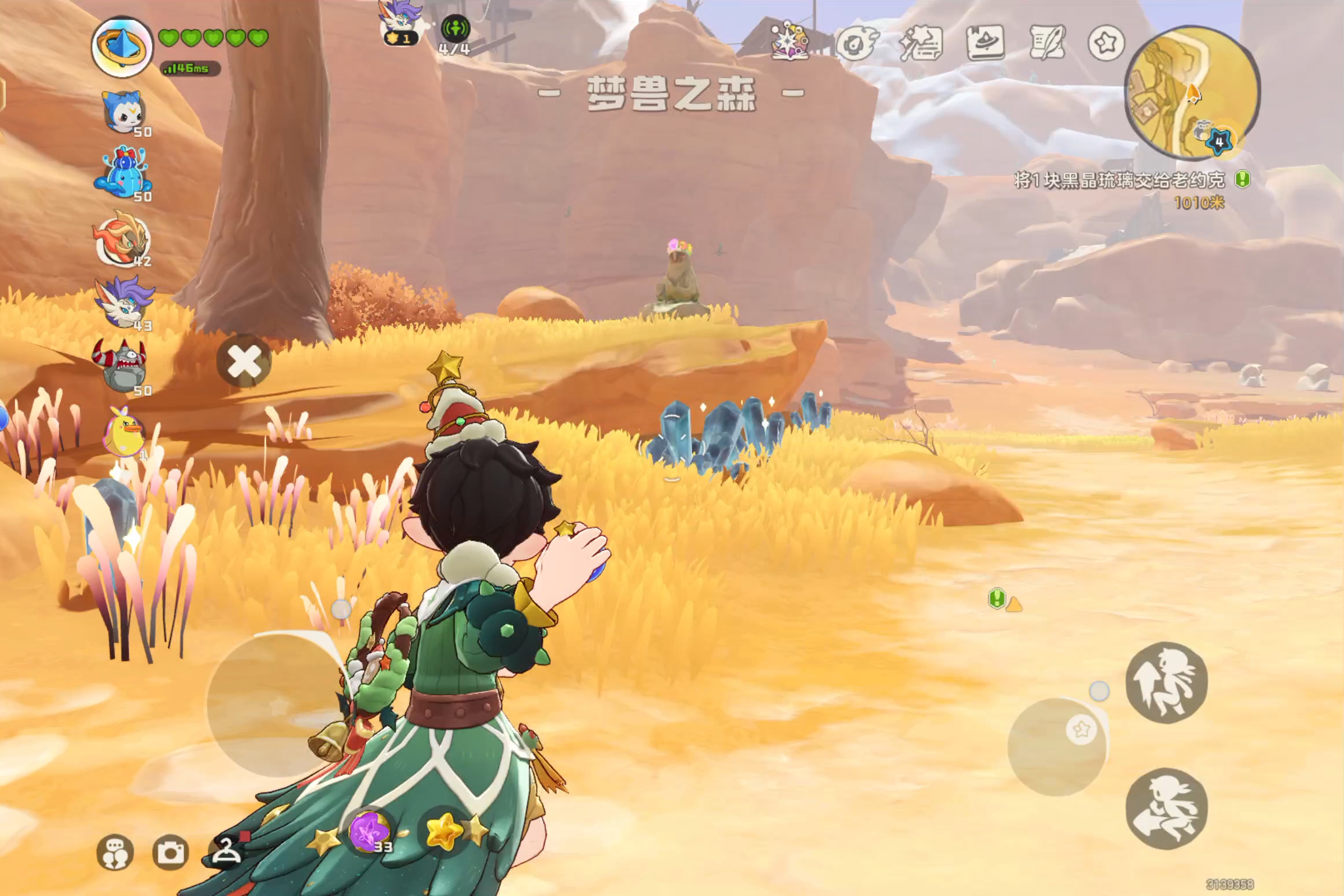Click the round star button
Screen dimensions: 1344x896
coord(1106,42)
